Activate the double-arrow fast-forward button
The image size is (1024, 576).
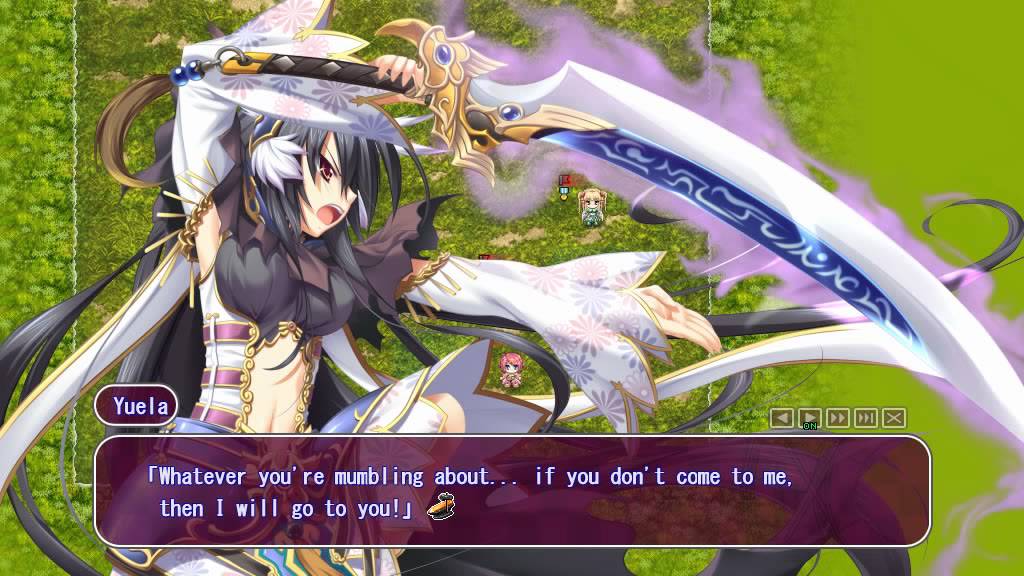point(837,418)
